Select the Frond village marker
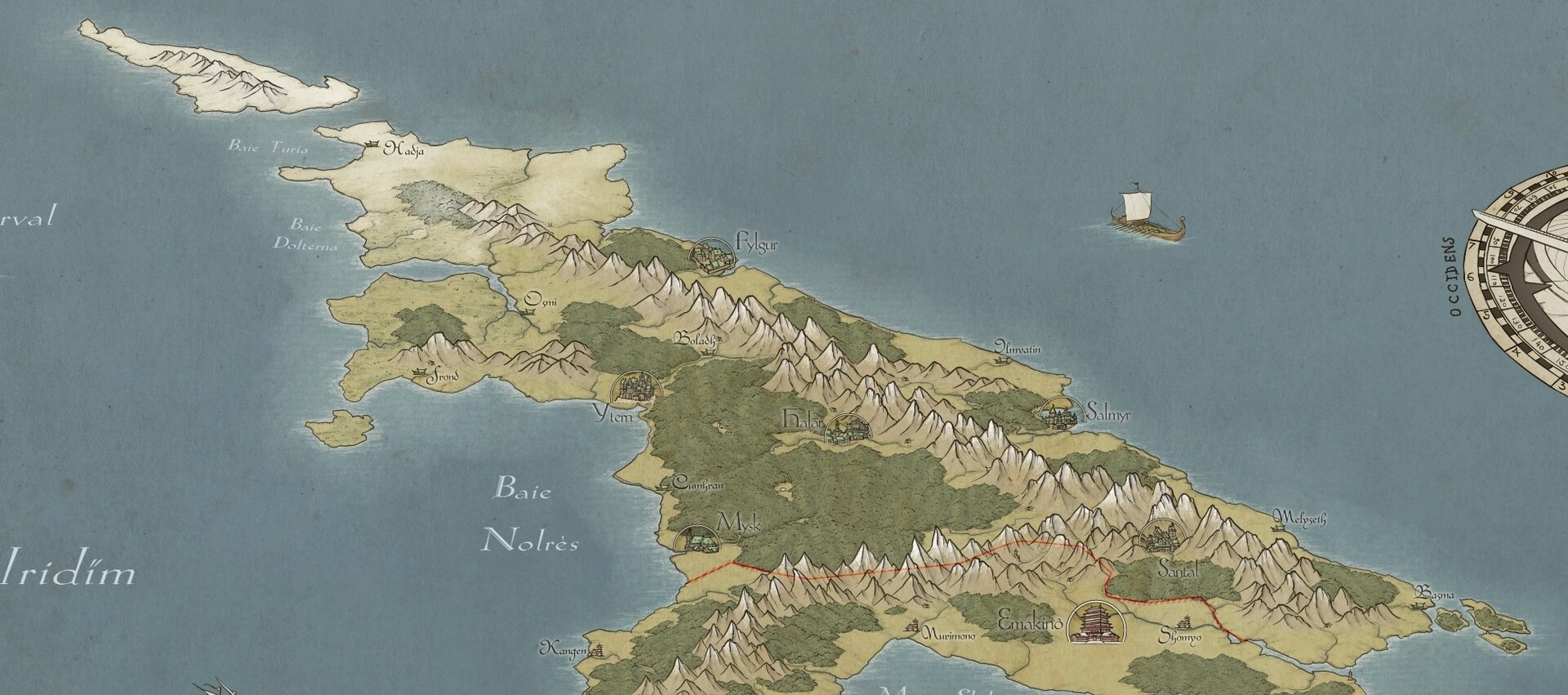This screenshot has width=1568, height=695. (x=421, y=372)
